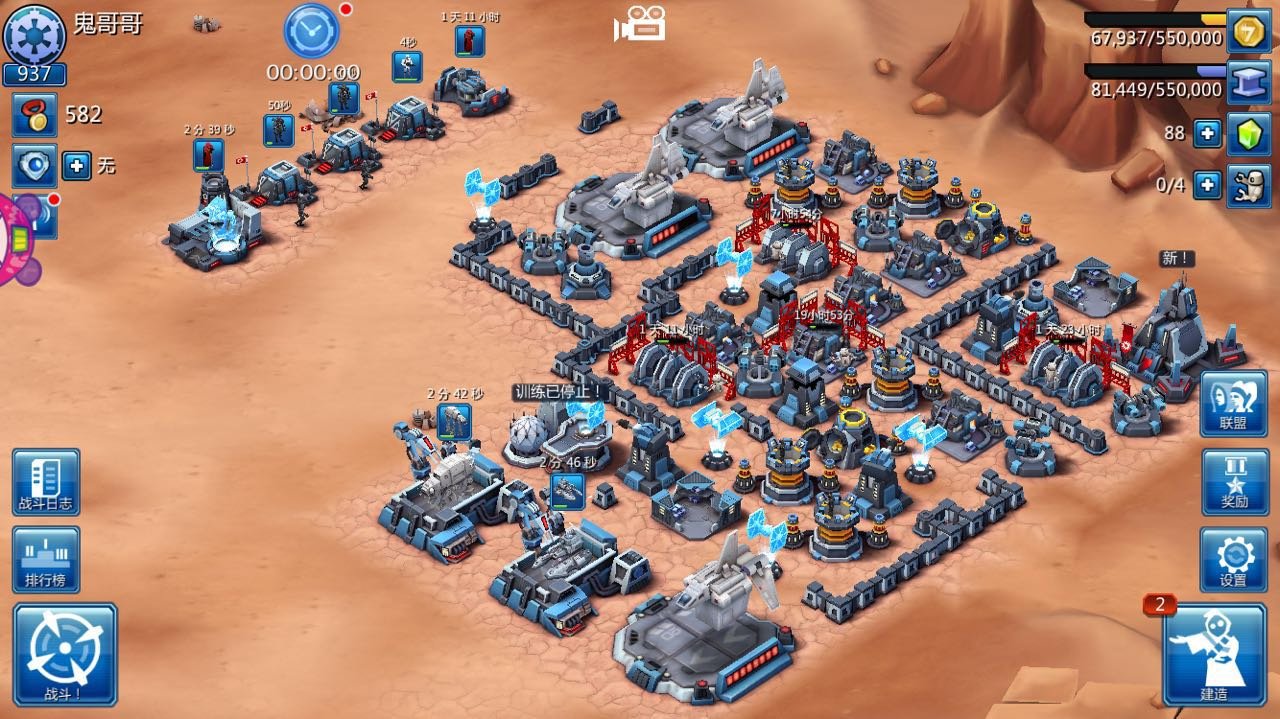Open the 战斗日志 battle log
Viewport: 1280px width, 719px height.
46,481
